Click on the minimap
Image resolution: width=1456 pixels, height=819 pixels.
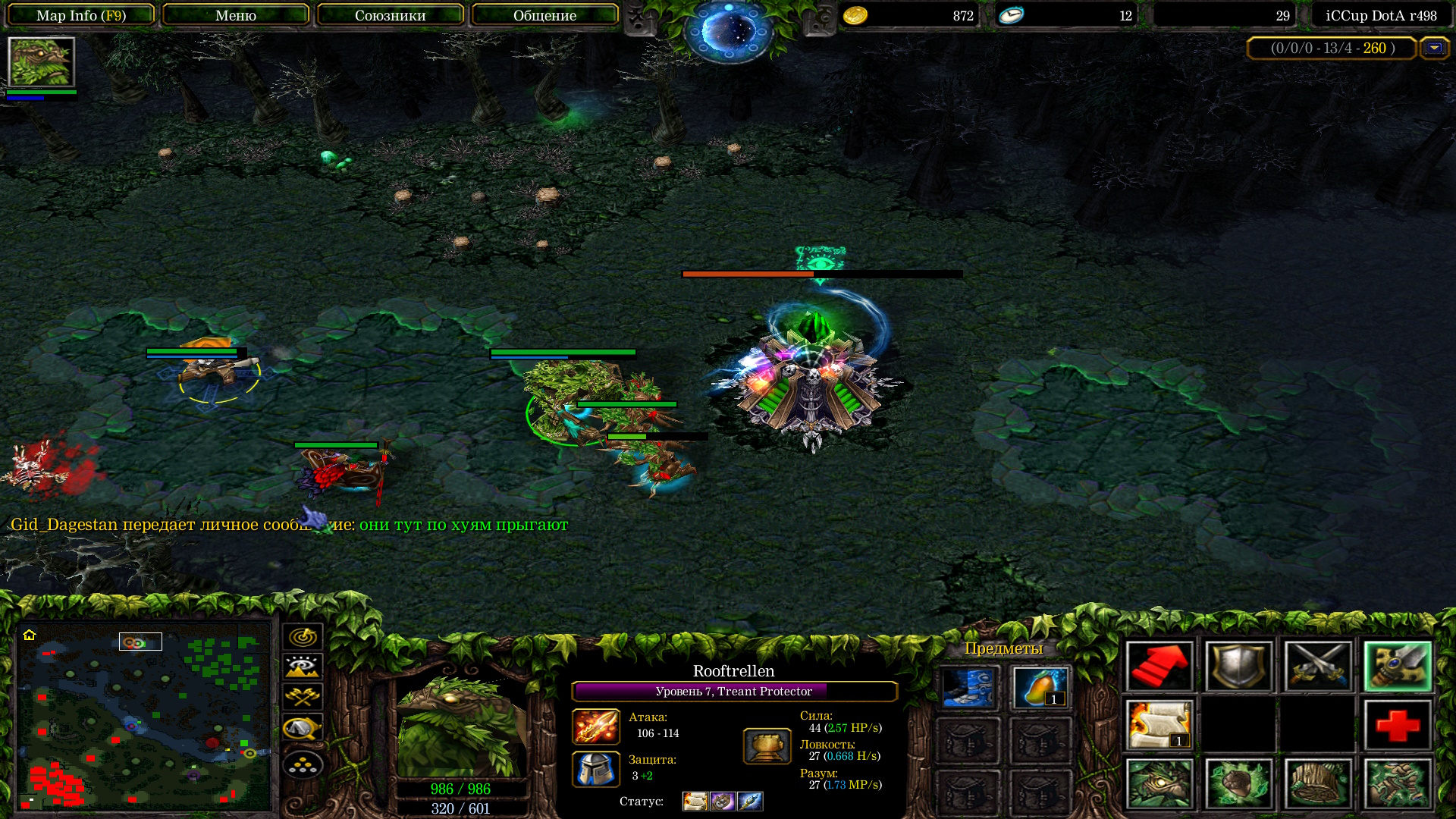click(144, 717)
